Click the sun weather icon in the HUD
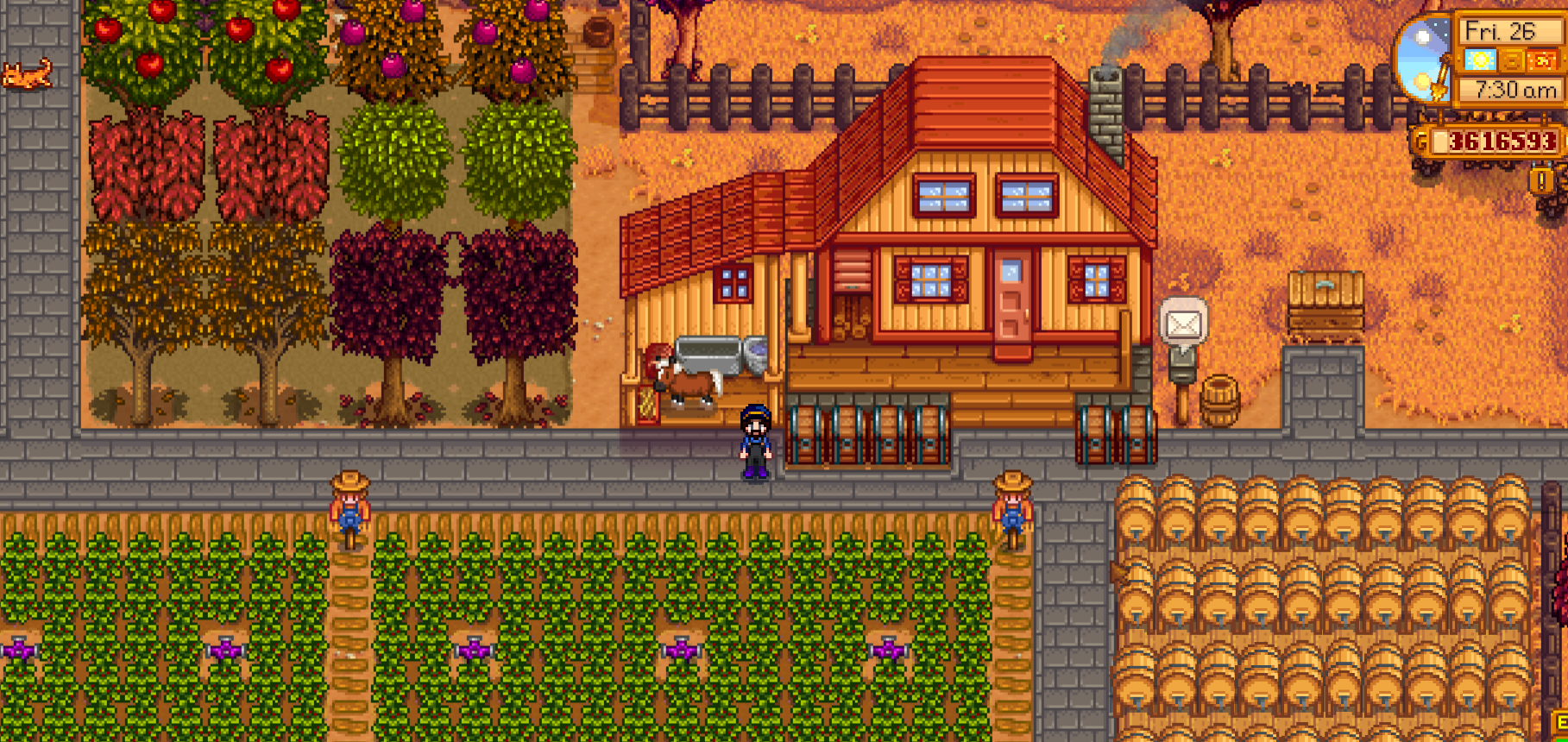 1479,61
